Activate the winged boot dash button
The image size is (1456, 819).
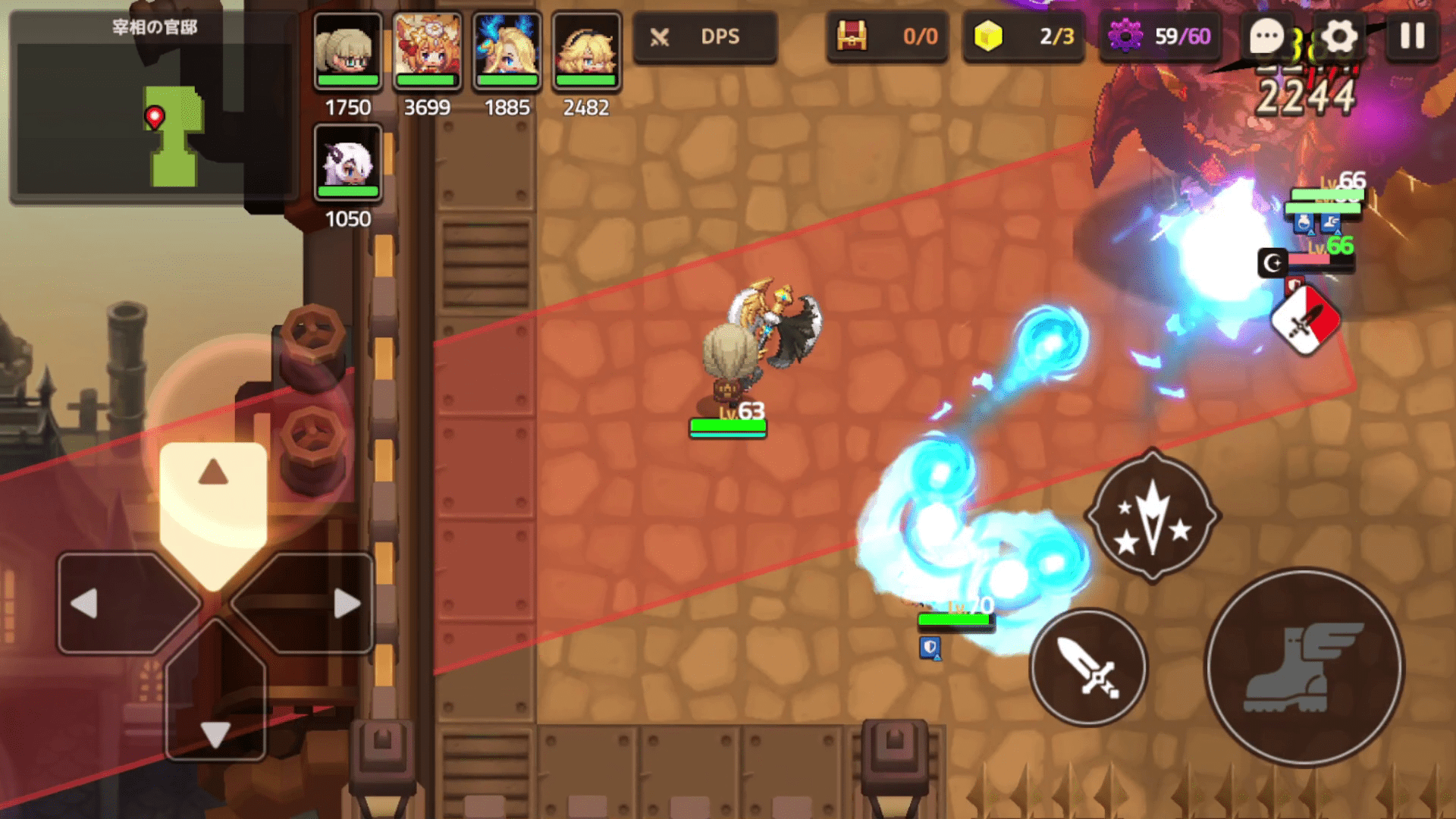(1304, 667)
